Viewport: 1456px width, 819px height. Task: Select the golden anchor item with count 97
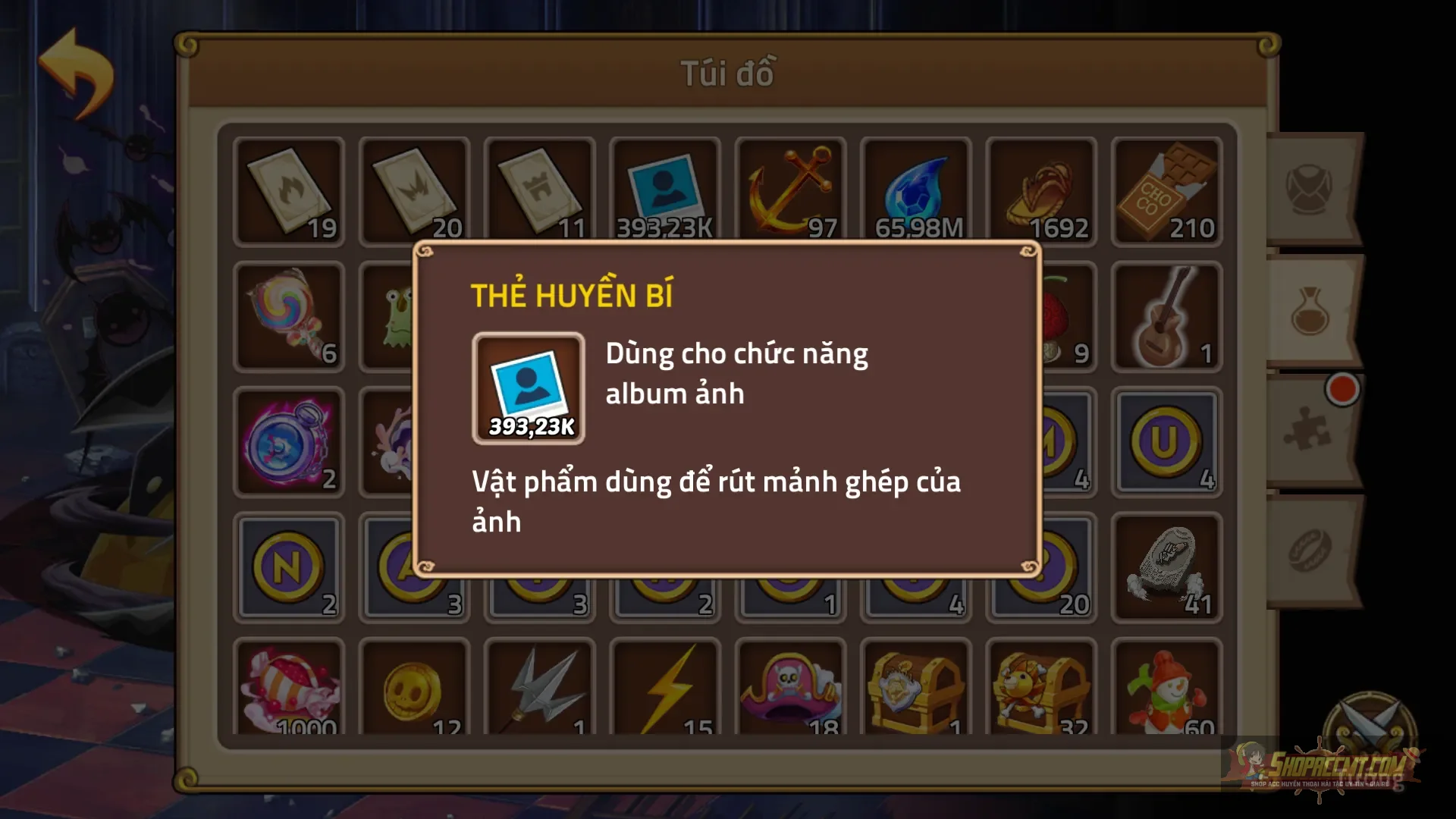tap(789, 190)
